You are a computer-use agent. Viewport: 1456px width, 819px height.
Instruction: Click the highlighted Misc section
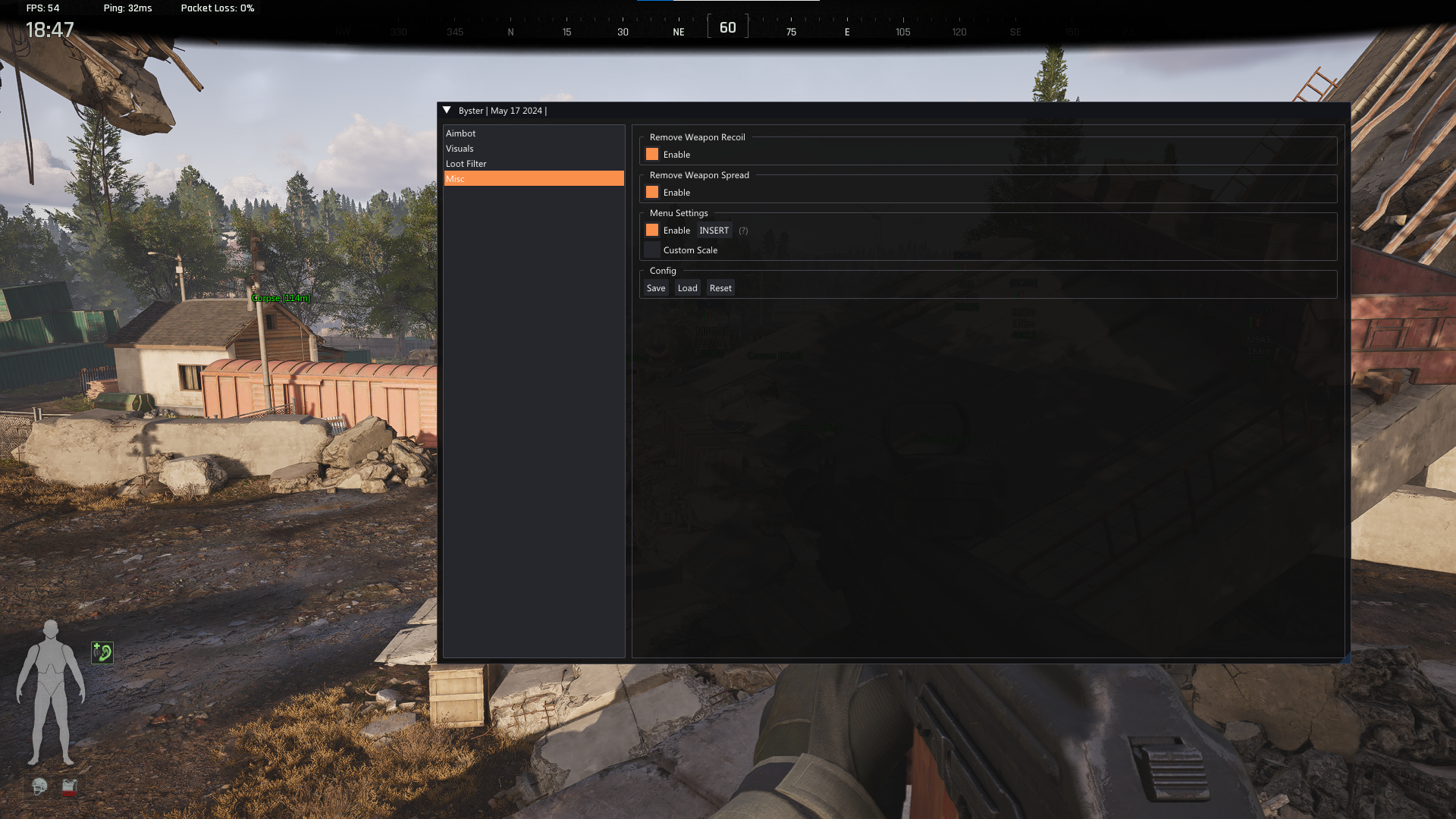pos(533,179)
